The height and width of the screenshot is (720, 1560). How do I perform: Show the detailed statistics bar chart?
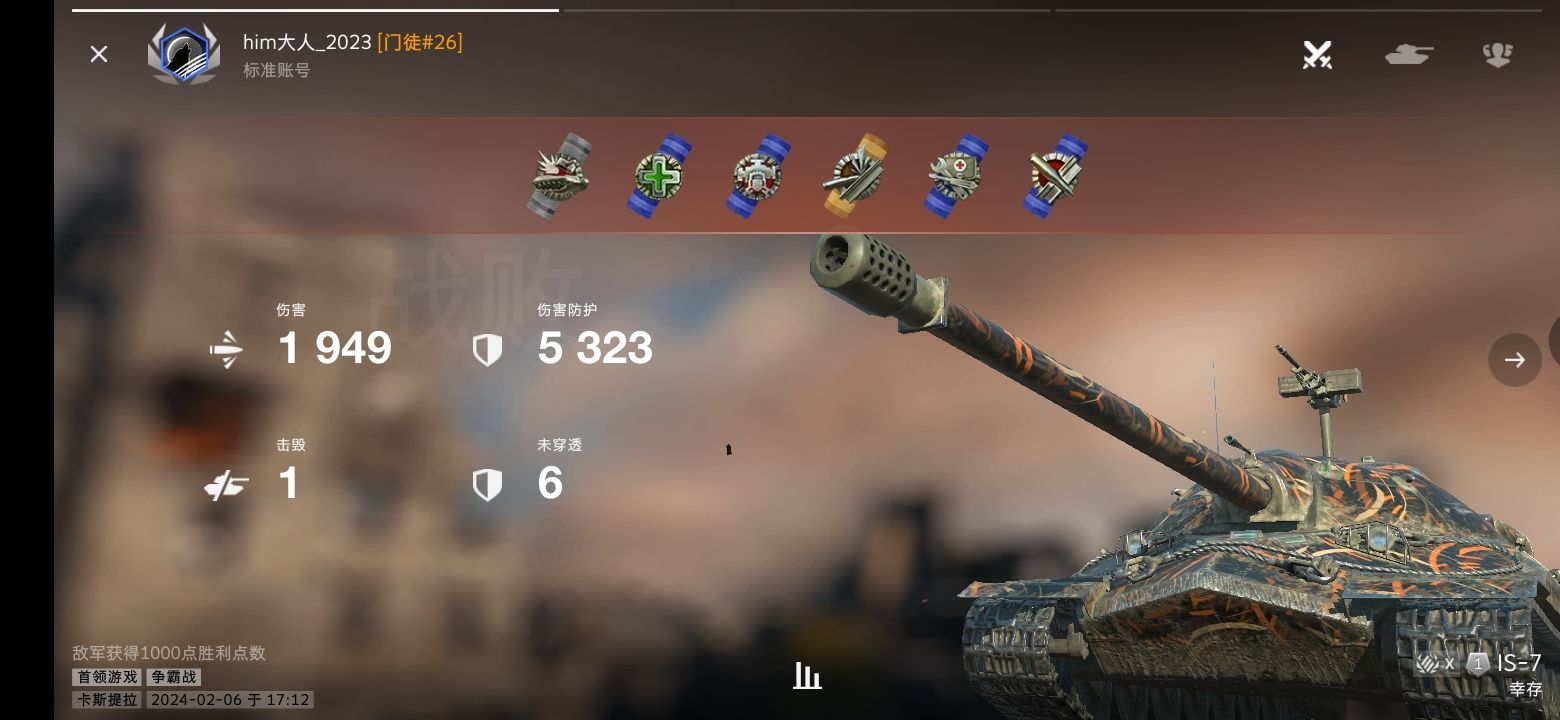[807, 676]
